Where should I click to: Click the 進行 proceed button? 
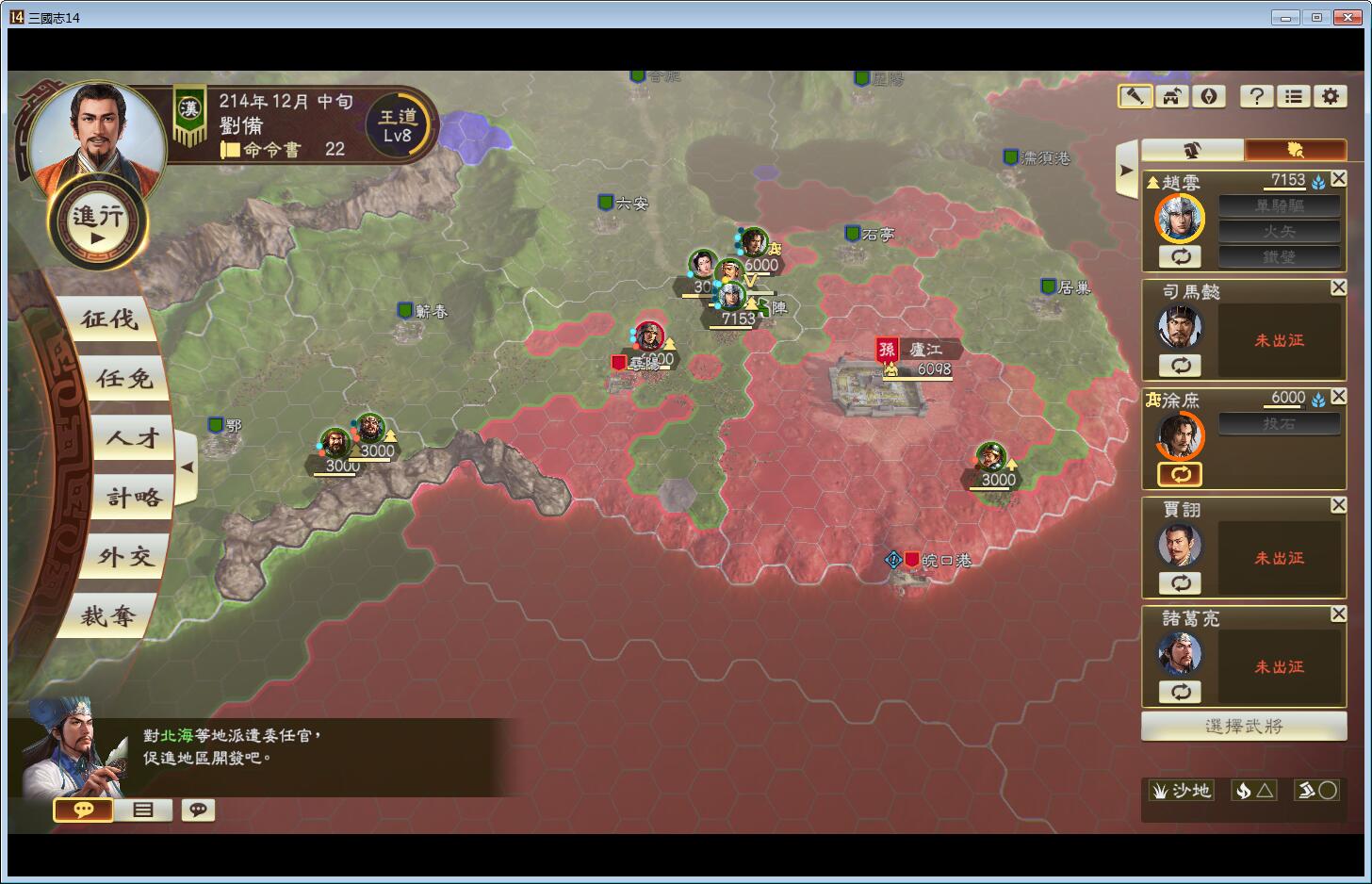(x=98, y=223)
